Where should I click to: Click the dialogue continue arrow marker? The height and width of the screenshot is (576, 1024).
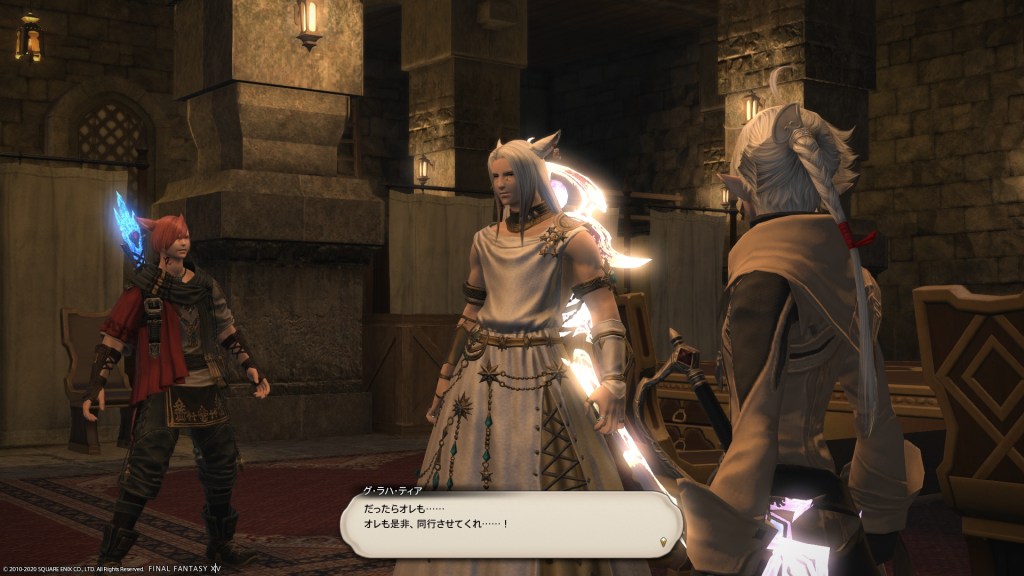663,543
